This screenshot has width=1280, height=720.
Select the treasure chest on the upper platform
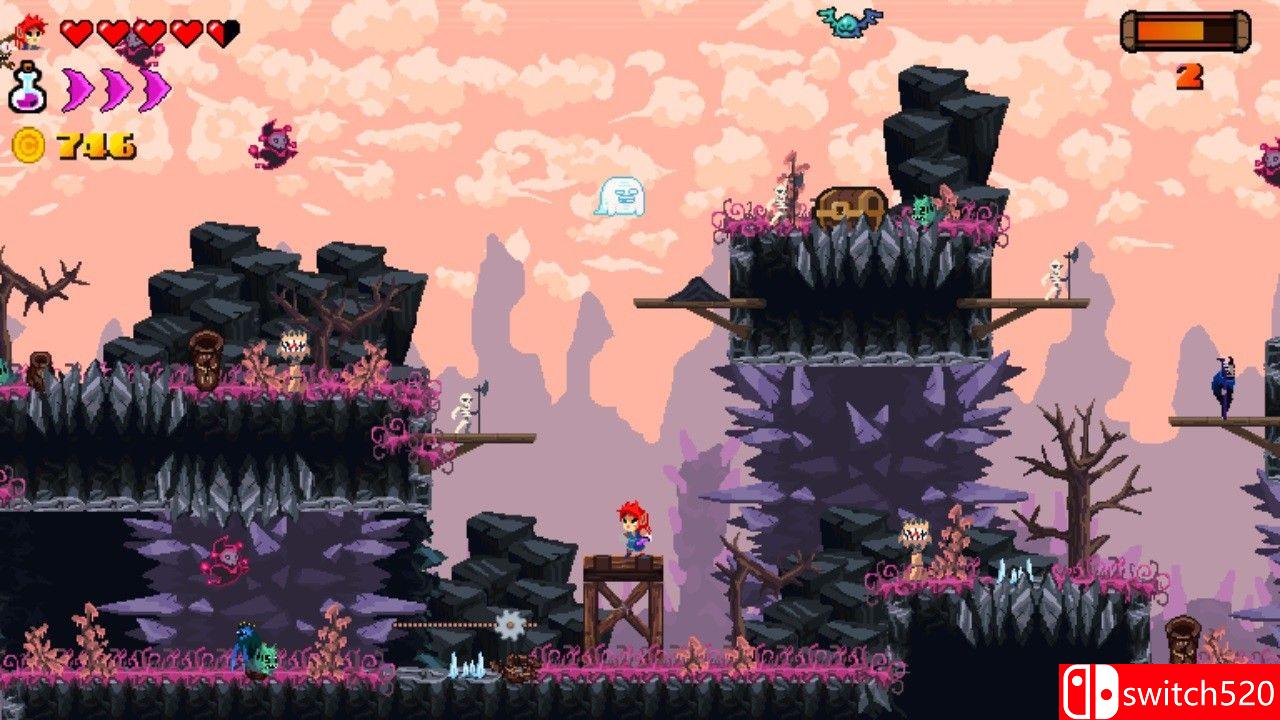[x=852, y=205]
